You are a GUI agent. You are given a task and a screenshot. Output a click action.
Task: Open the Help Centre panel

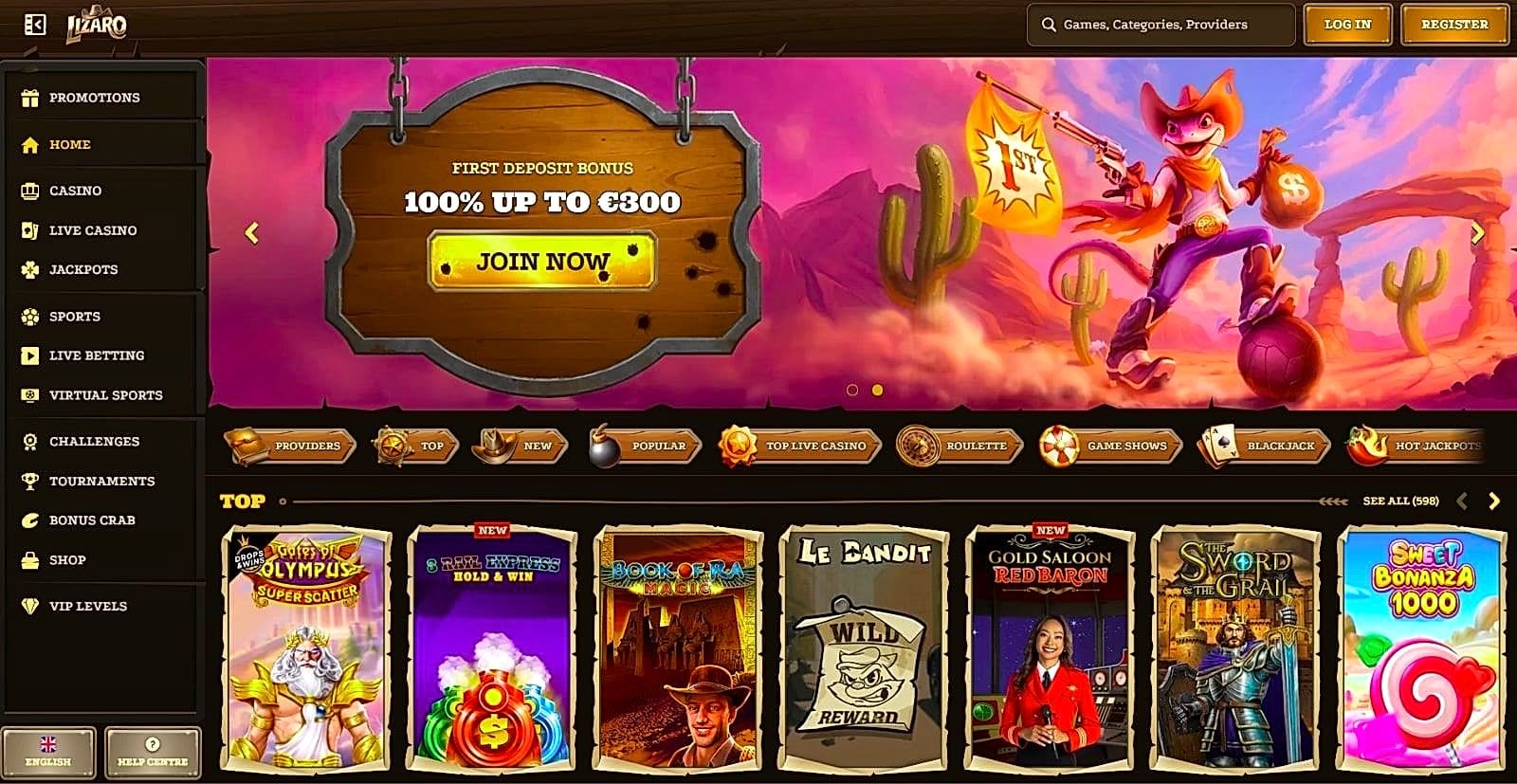[x=152, y=752]
